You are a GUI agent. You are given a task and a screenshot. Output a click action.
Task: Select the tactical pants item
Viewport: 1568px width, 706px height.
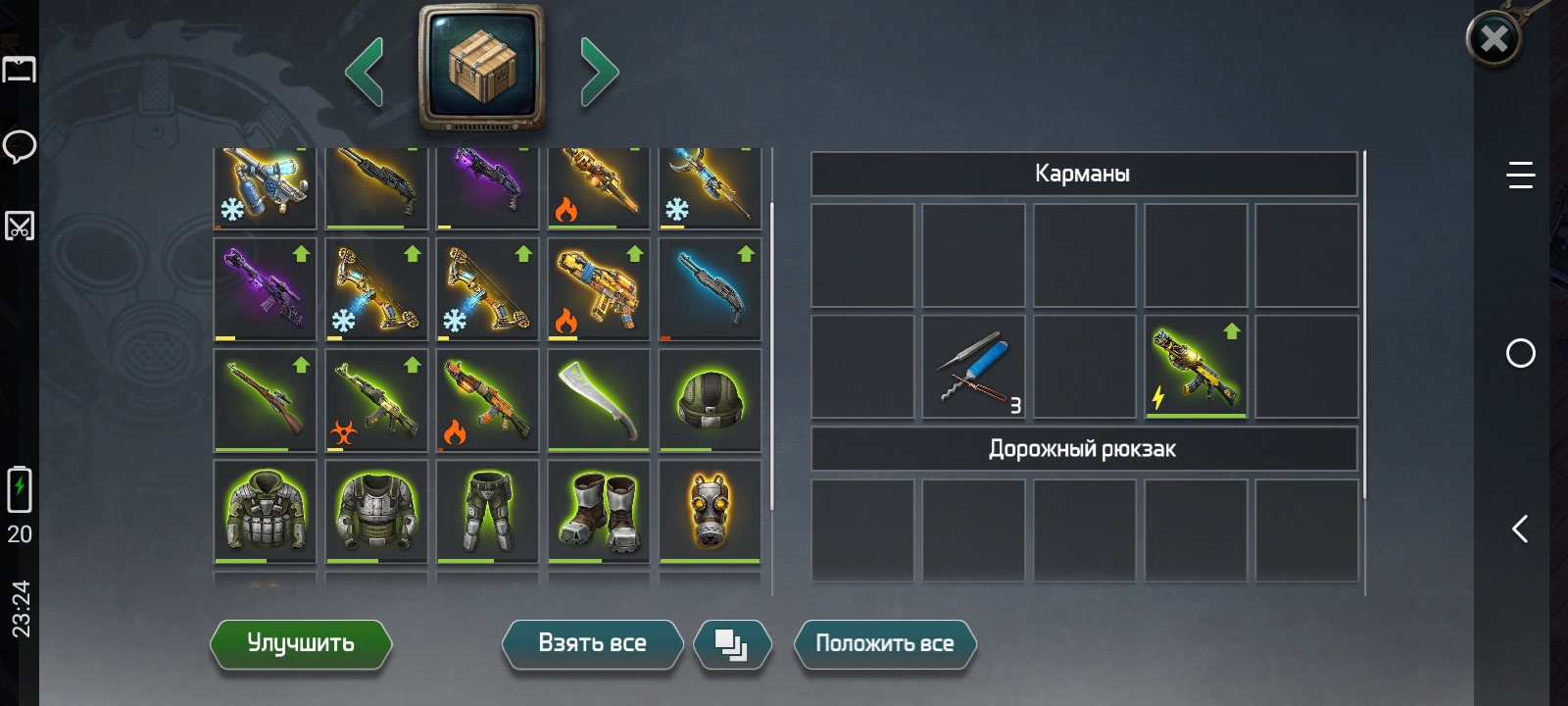pos(487,511)
